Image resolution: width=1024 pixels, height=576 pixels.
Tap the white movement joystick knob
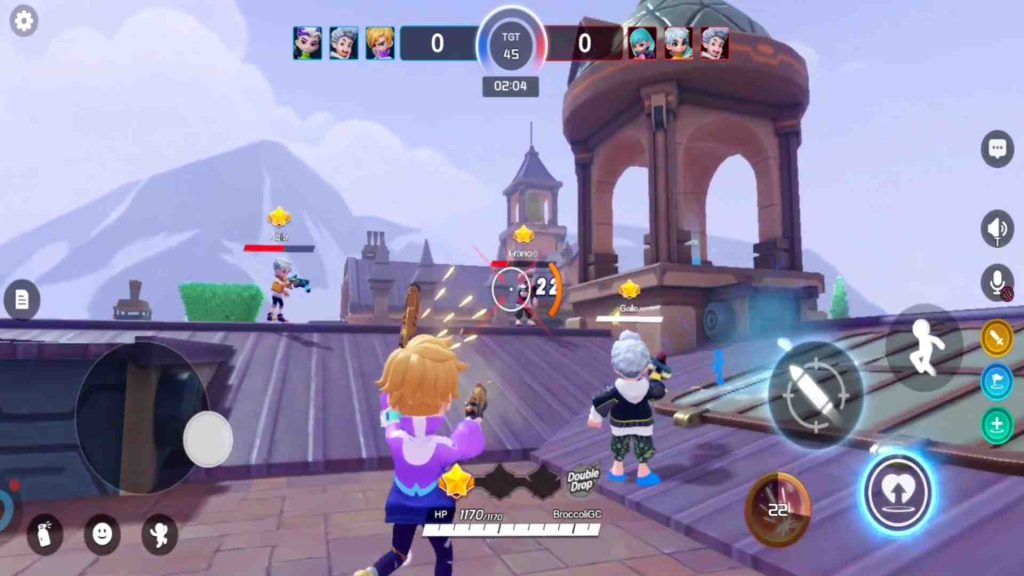click(208, 438)
